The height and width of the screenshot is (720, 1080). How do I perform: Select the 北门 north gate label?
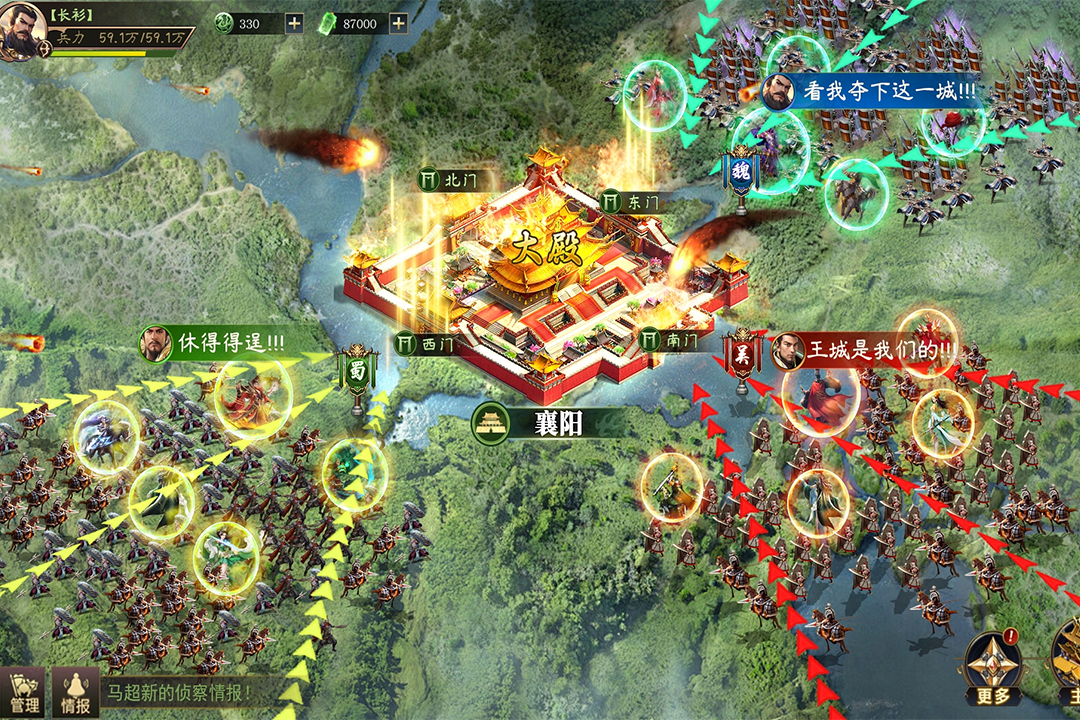coord(449,180)
